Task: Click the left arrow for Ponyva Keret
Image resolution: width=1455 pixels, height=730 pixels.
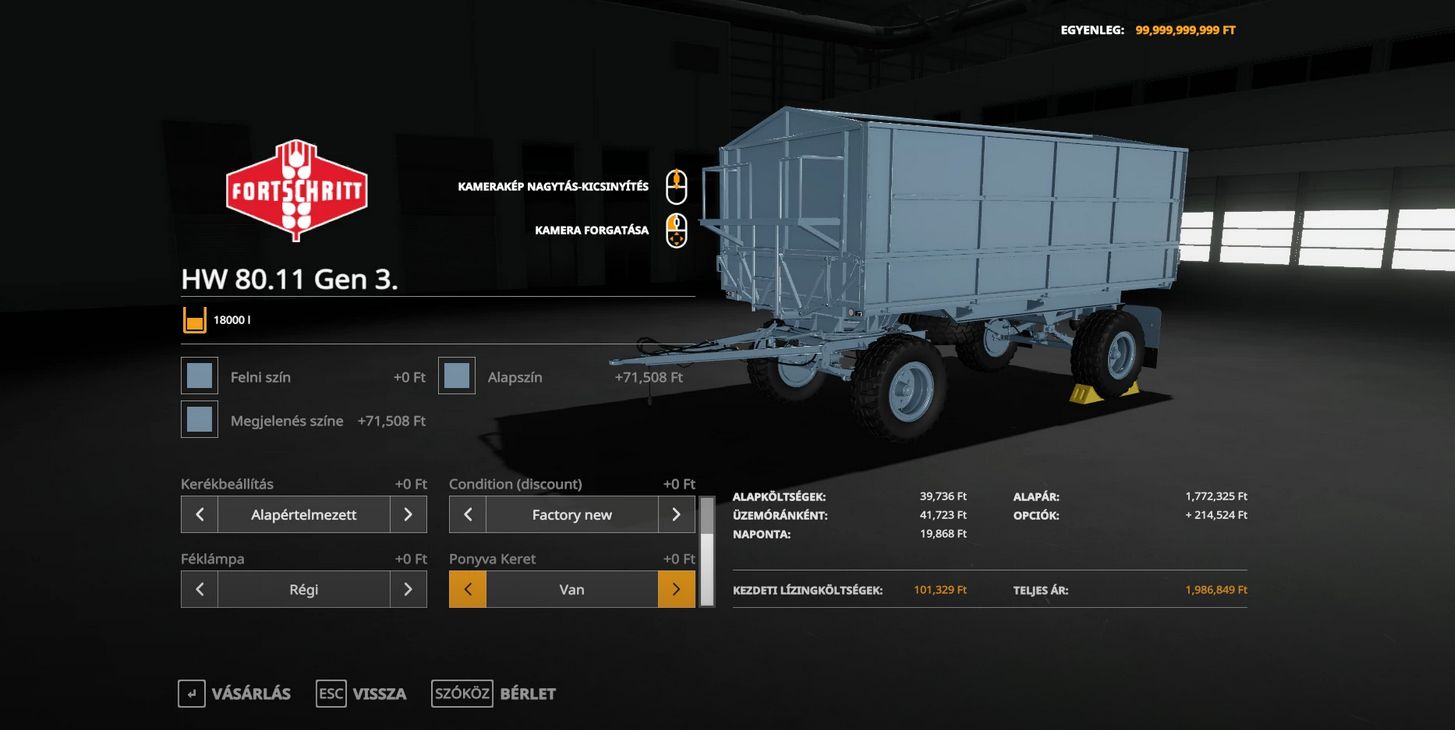Action: pyautogui.click(x=468, y=590)
